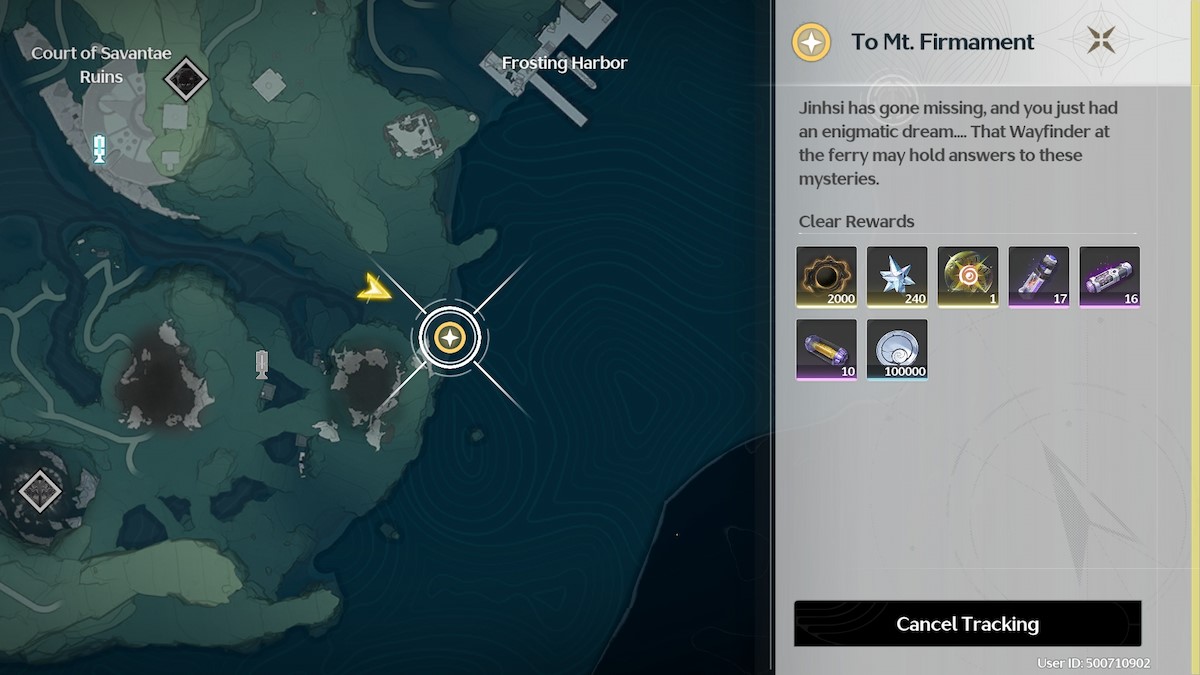Select the dark diamond marker by Savantae Ruins
This screenshot has height=675, width=1200.
click(x=184, y=79)
